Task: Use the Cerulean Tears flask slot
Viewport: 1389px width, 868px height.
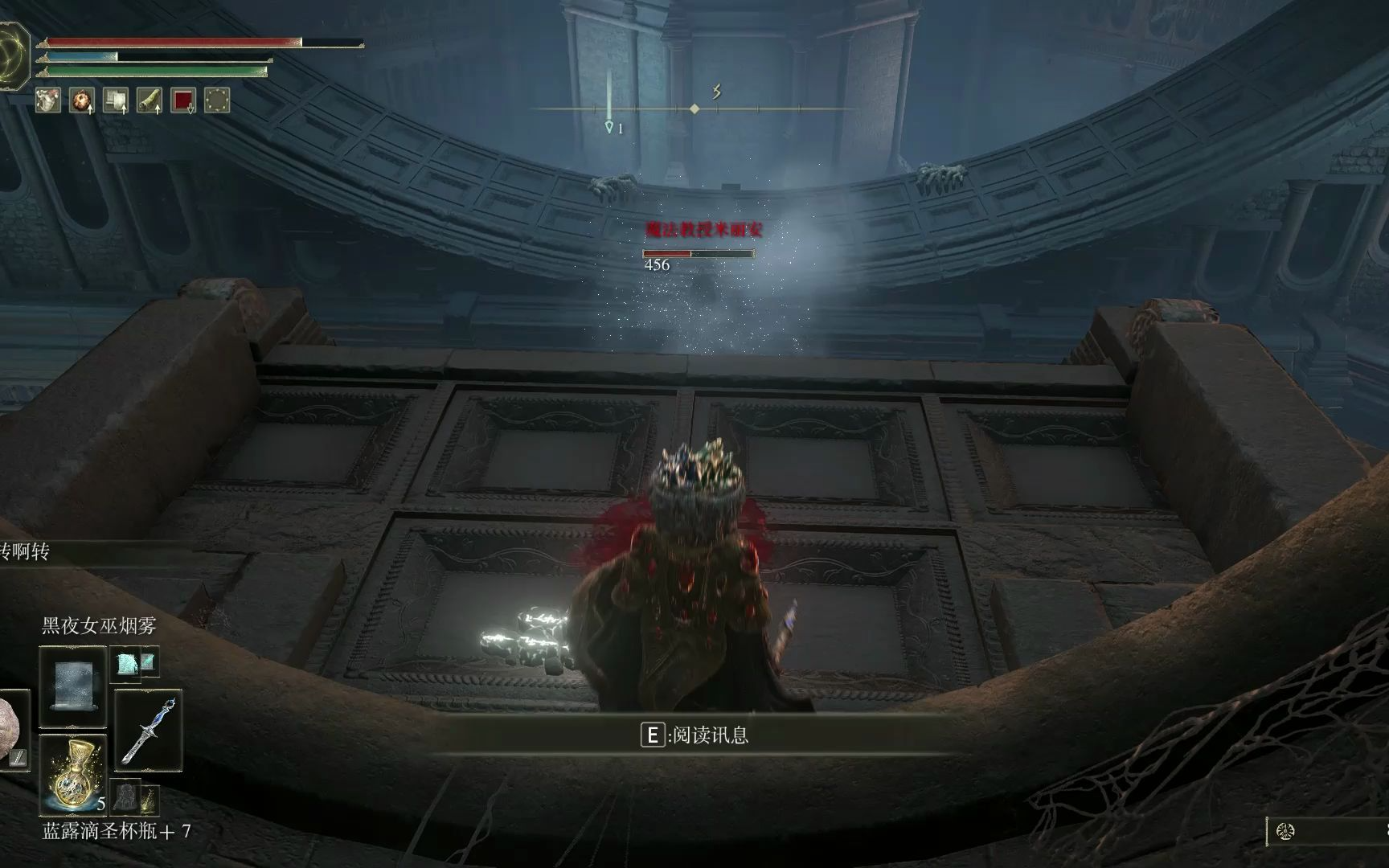Action: tap(72, 774)
